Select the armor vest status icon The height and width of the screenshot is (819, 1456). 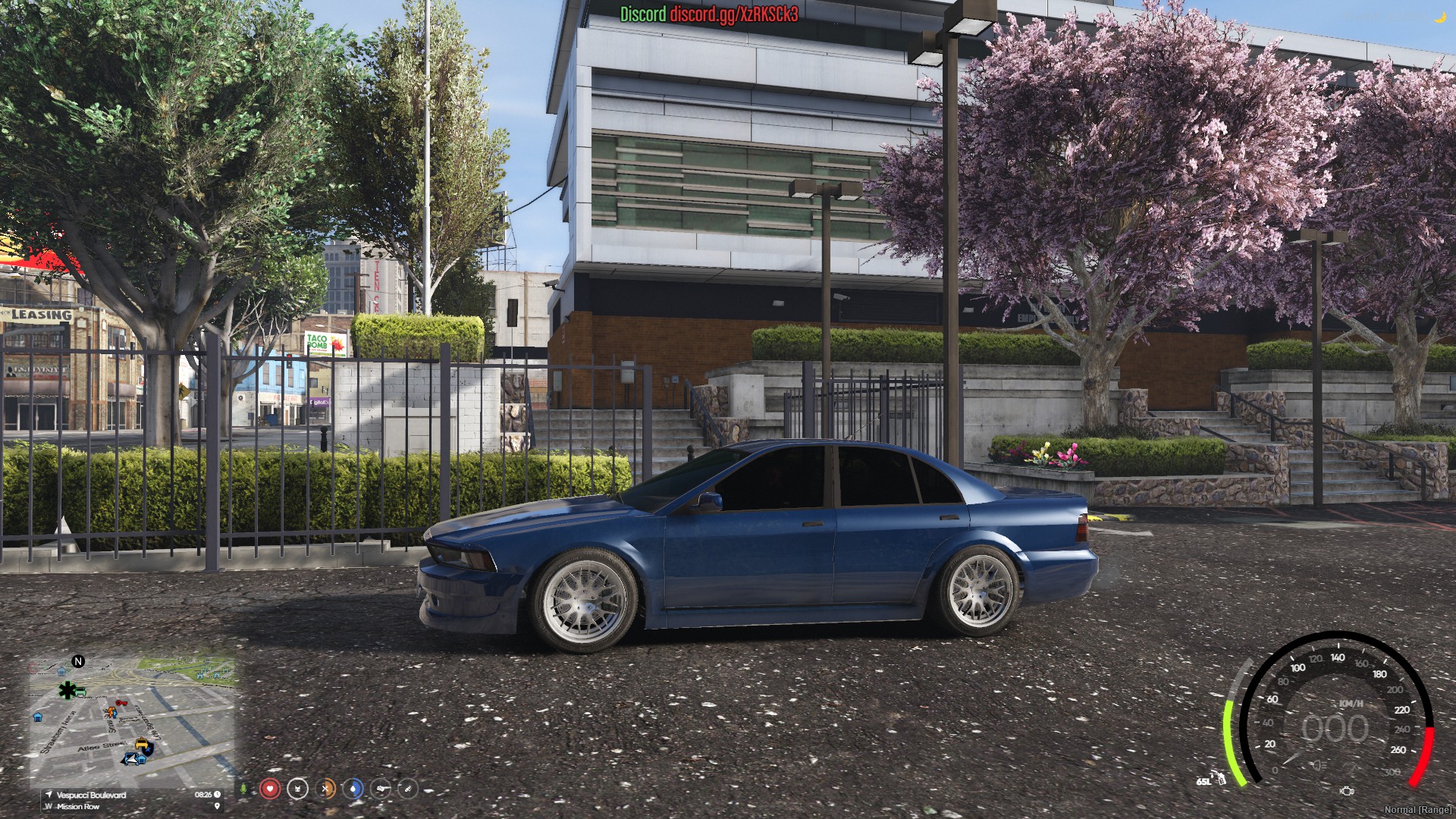297,789
